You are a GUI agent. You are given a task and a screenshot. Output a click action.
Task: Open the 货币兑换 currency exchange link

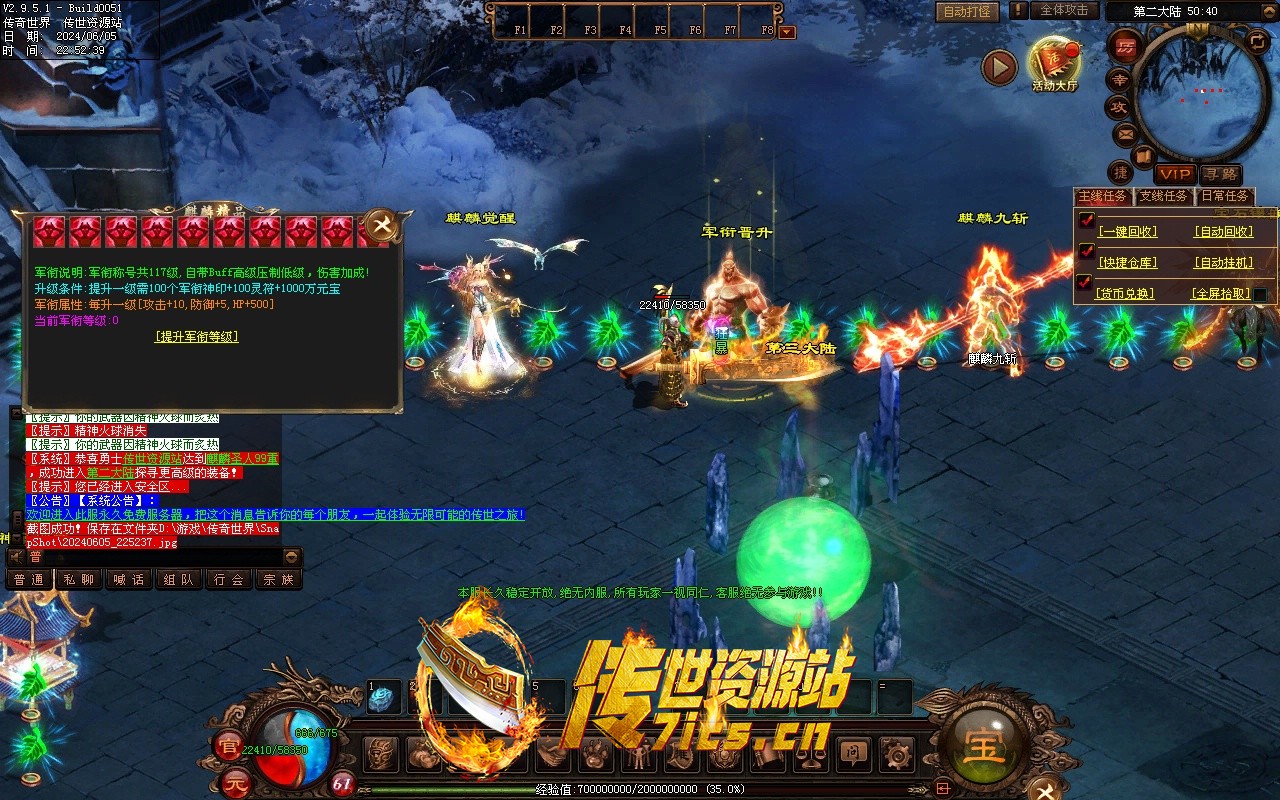(x=1125, y=294)
